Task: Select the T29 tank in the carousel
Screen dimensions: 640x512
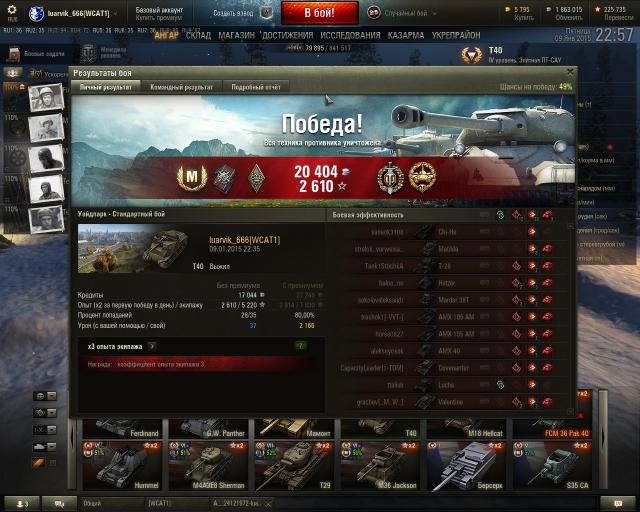Action: pos(295,465)
